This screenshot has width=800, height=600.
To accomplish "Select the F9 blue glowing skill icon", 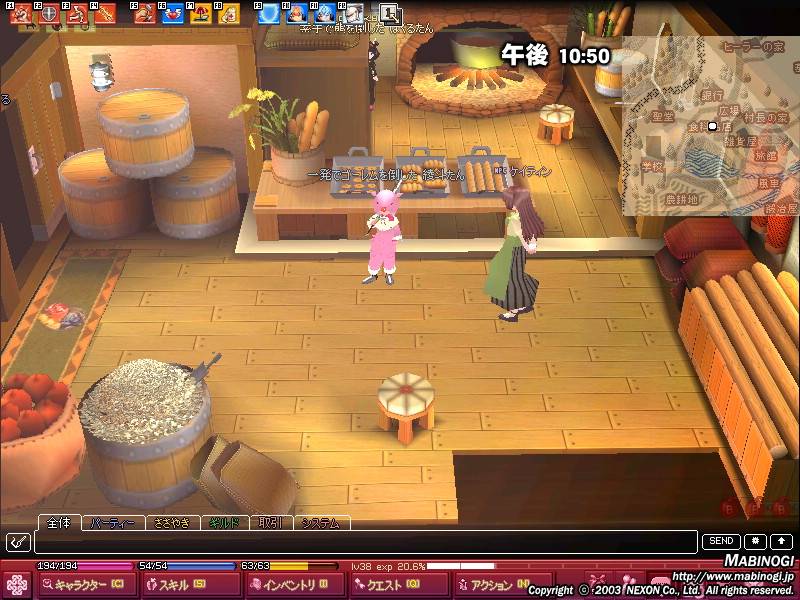I will coord(269,14).
